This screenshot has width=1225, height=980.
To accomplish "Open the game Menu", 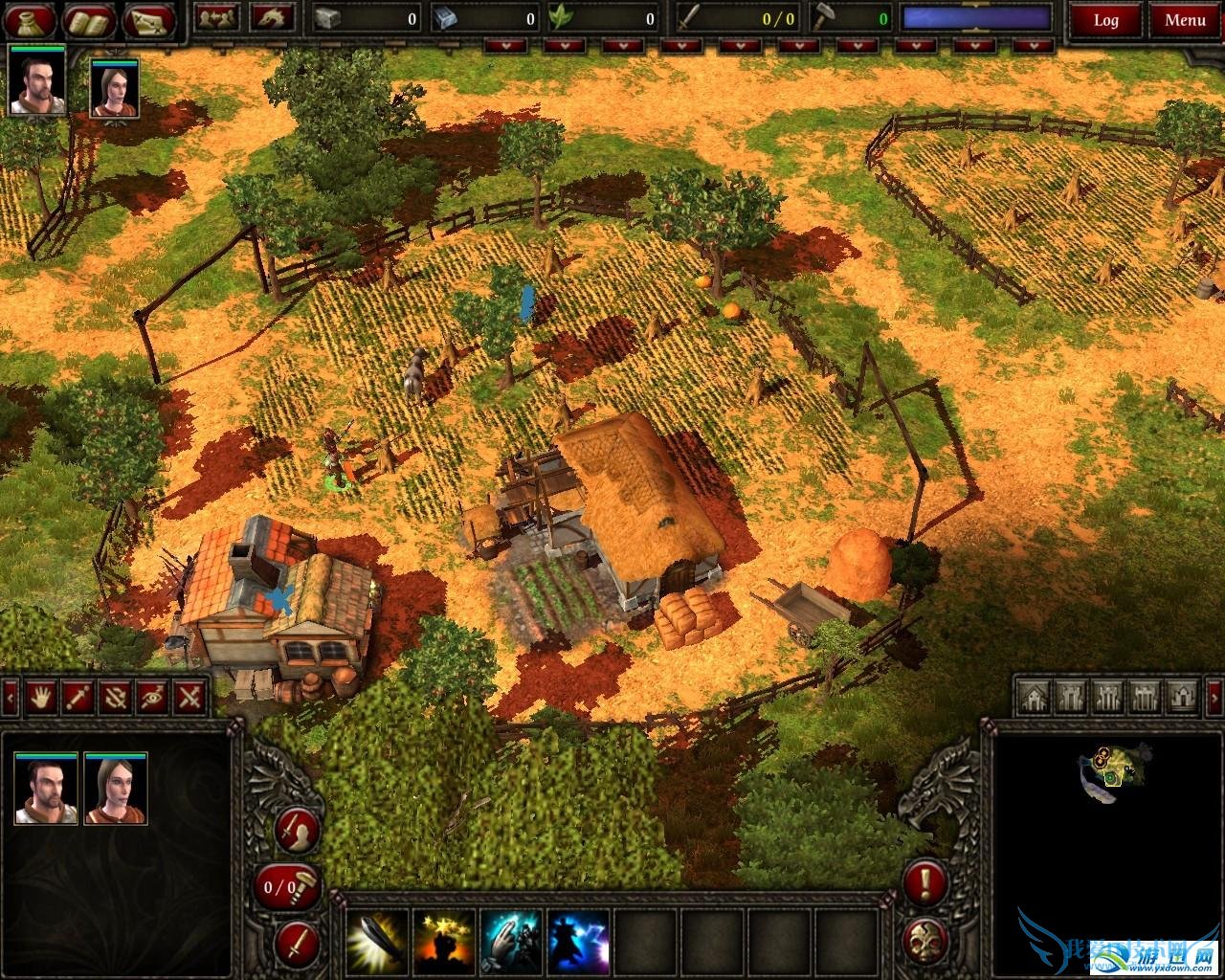I will pos(1185,19).
